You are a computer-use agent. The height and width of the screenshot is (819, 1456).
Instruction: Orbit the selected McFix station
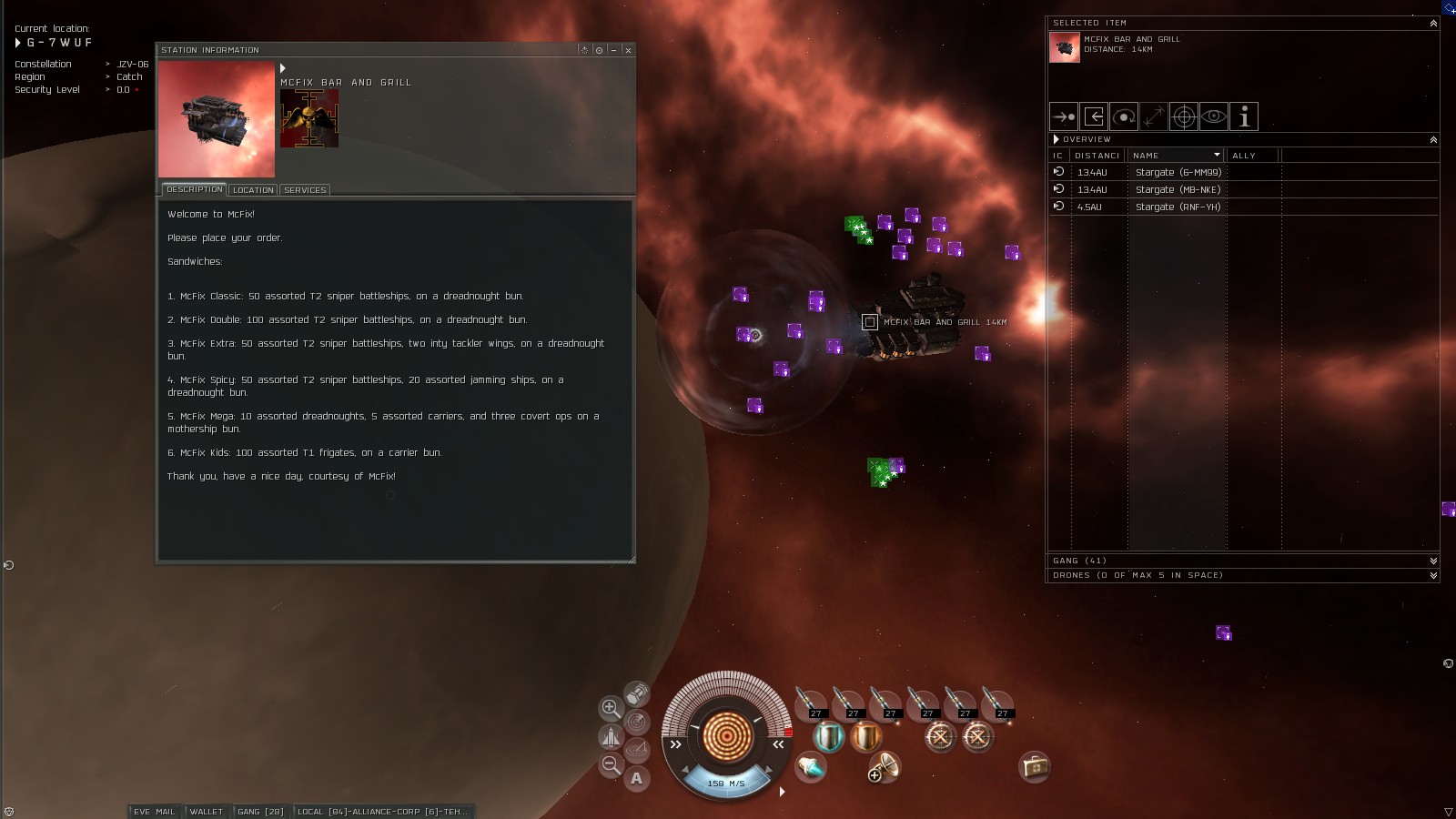[x=1124, y=116]
